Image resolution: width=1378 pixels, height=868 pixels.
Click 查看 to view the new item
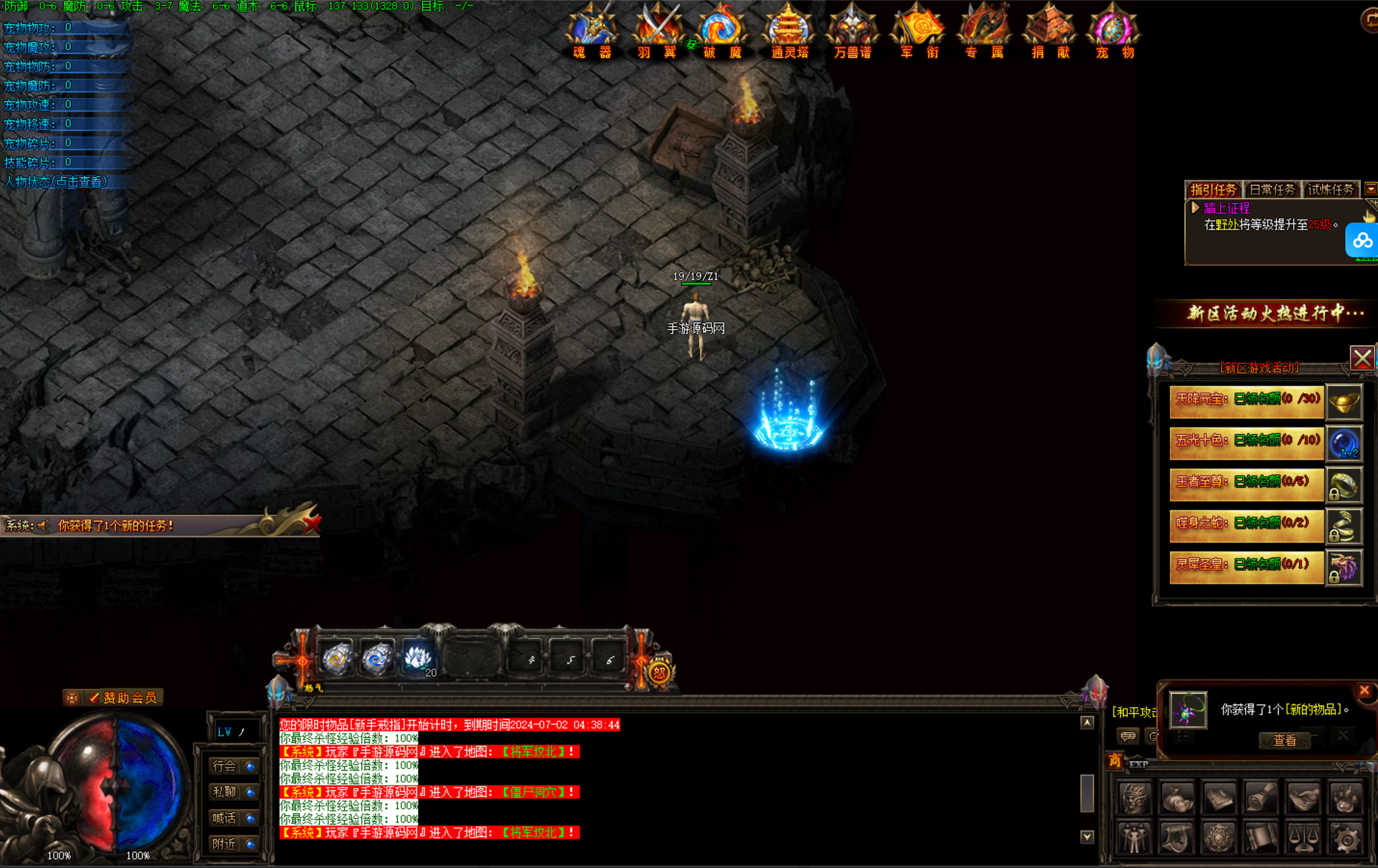tap(1284, 740)
